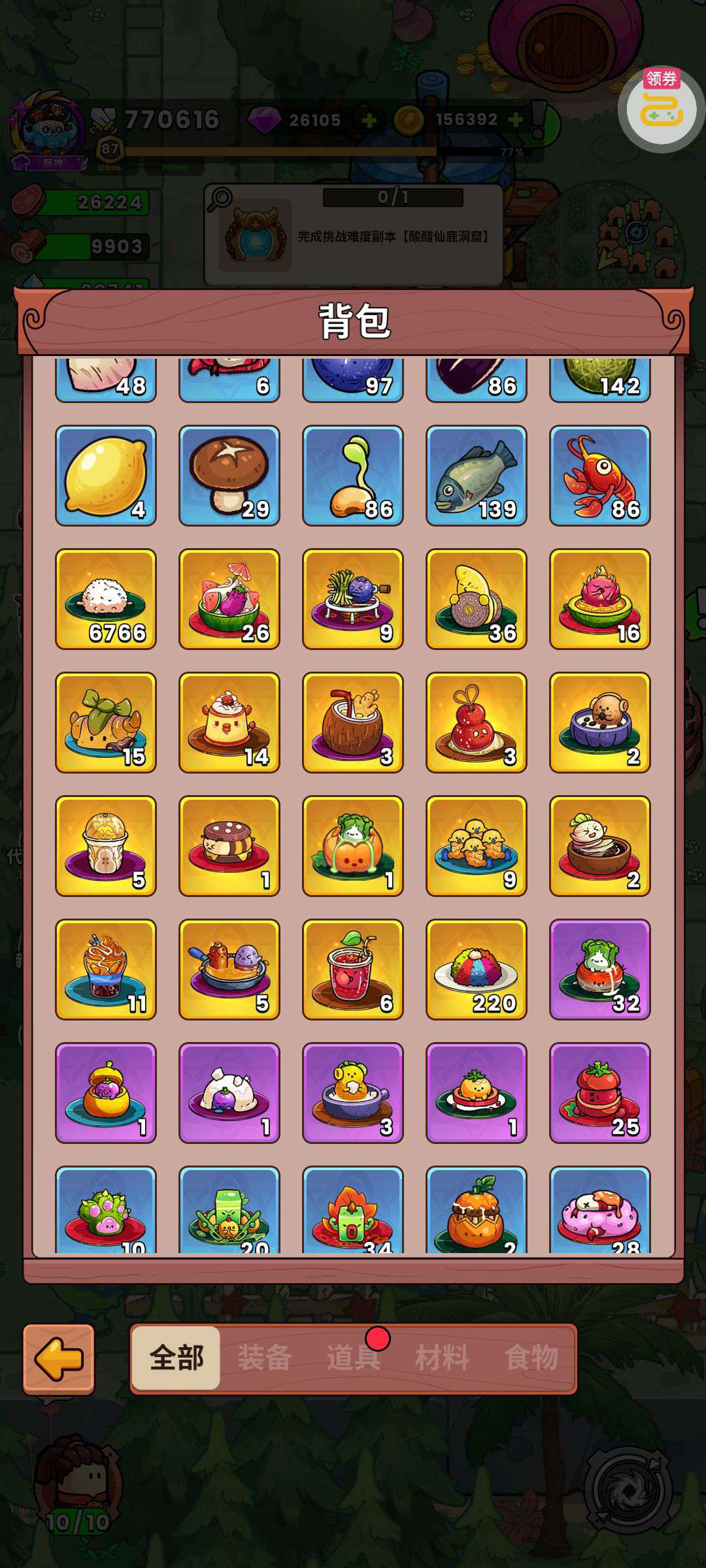Viewport: 706px width, 1568px height.
Task: Go back with the yellow arrow button
Action: (x=59, y=1359)
